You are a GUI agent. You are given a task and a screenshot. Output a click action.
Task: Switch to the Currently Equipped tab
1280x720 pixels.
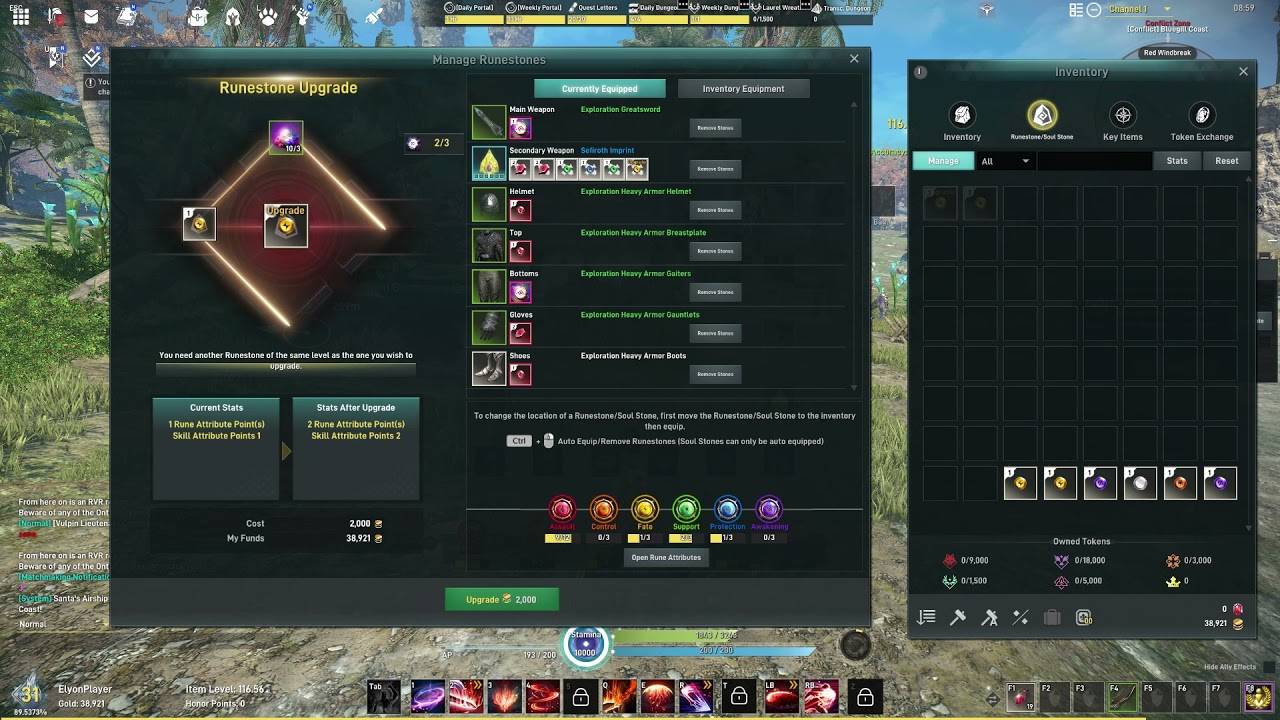(x=600, y=88)
